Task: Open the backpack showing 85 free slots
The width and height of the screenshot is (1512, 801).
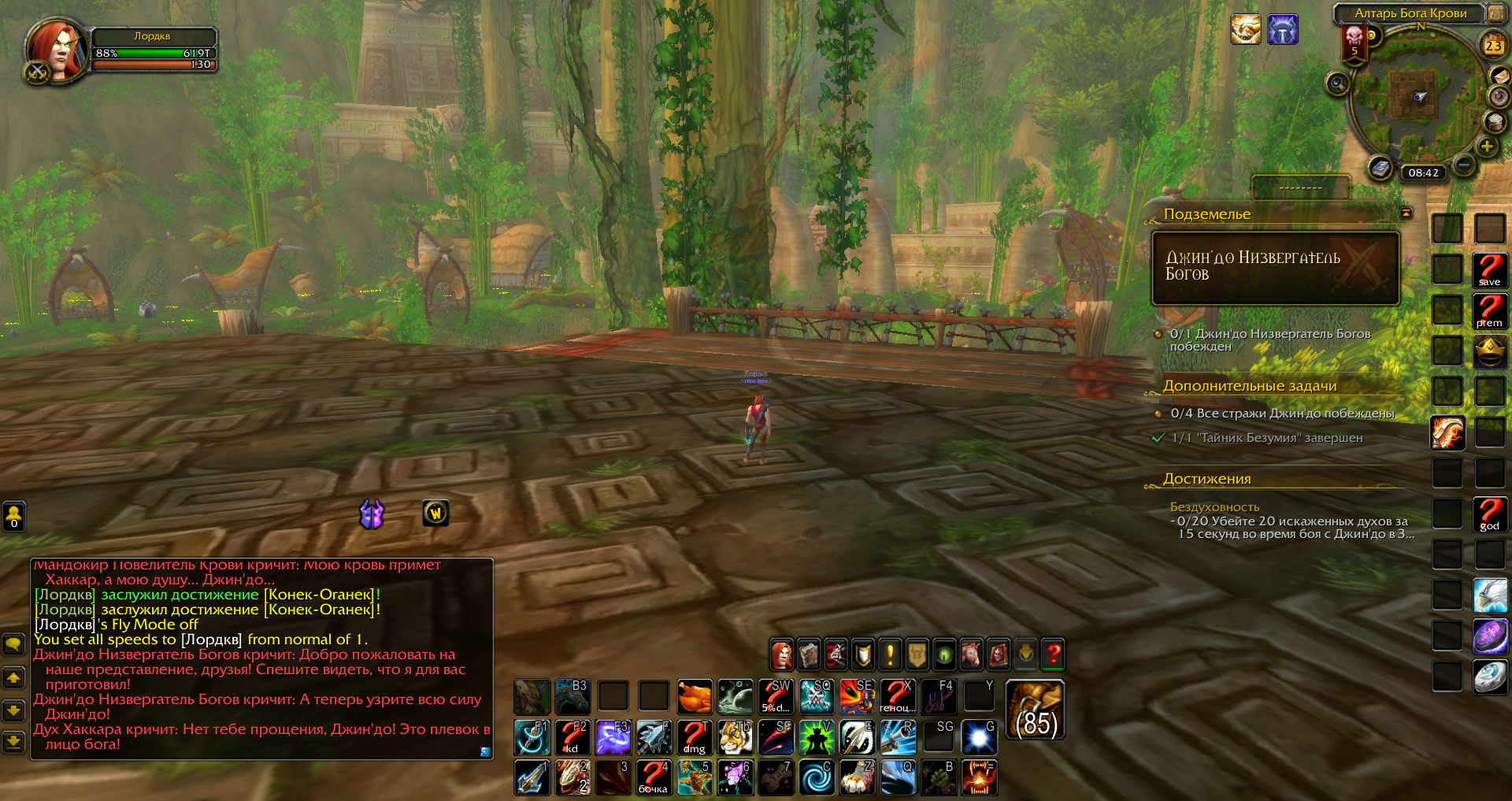Action: [1036, 710]
